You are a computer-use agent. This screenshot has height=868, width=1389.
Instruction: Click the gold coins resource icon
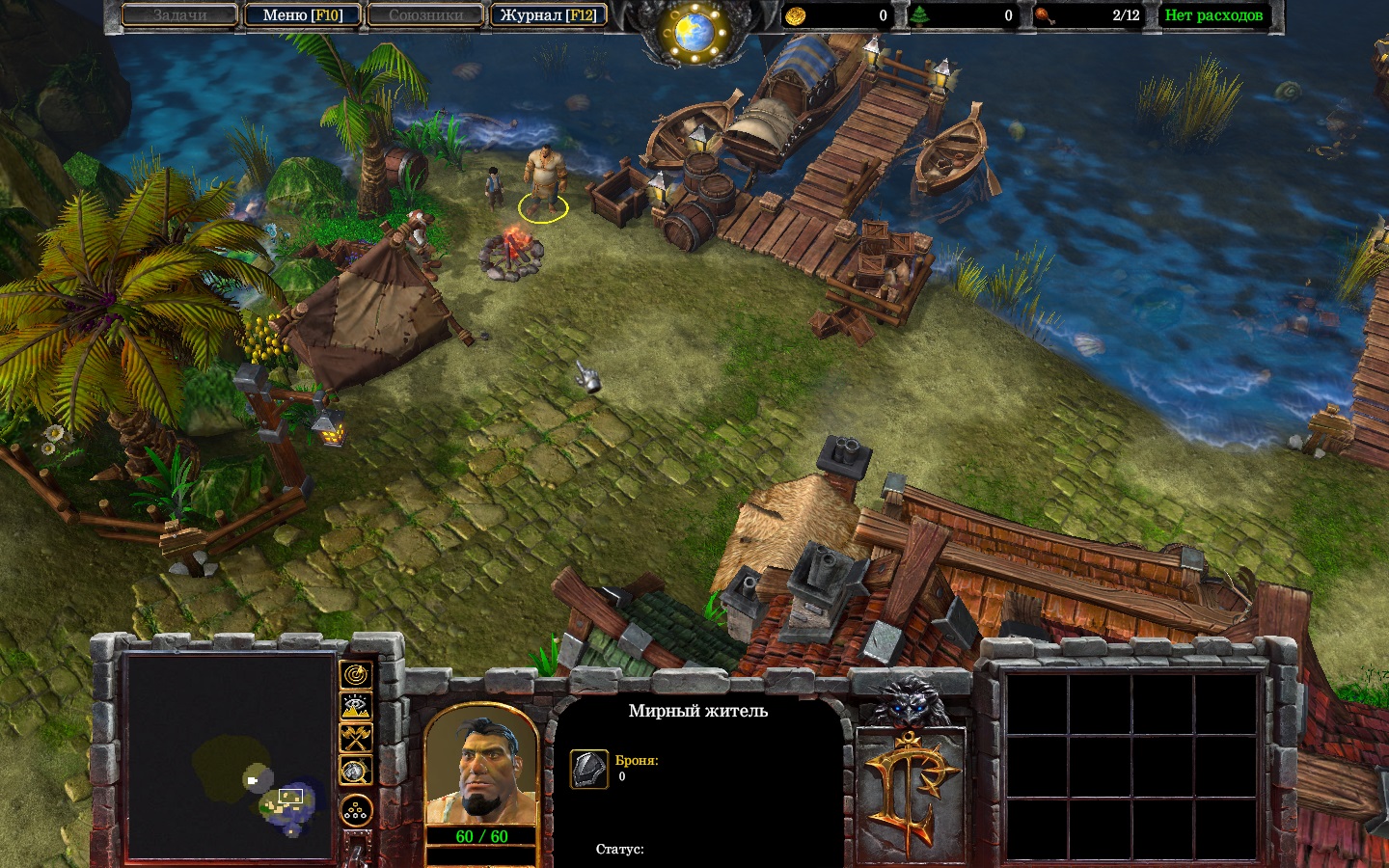pyautogui.click(x=796, y=15)
